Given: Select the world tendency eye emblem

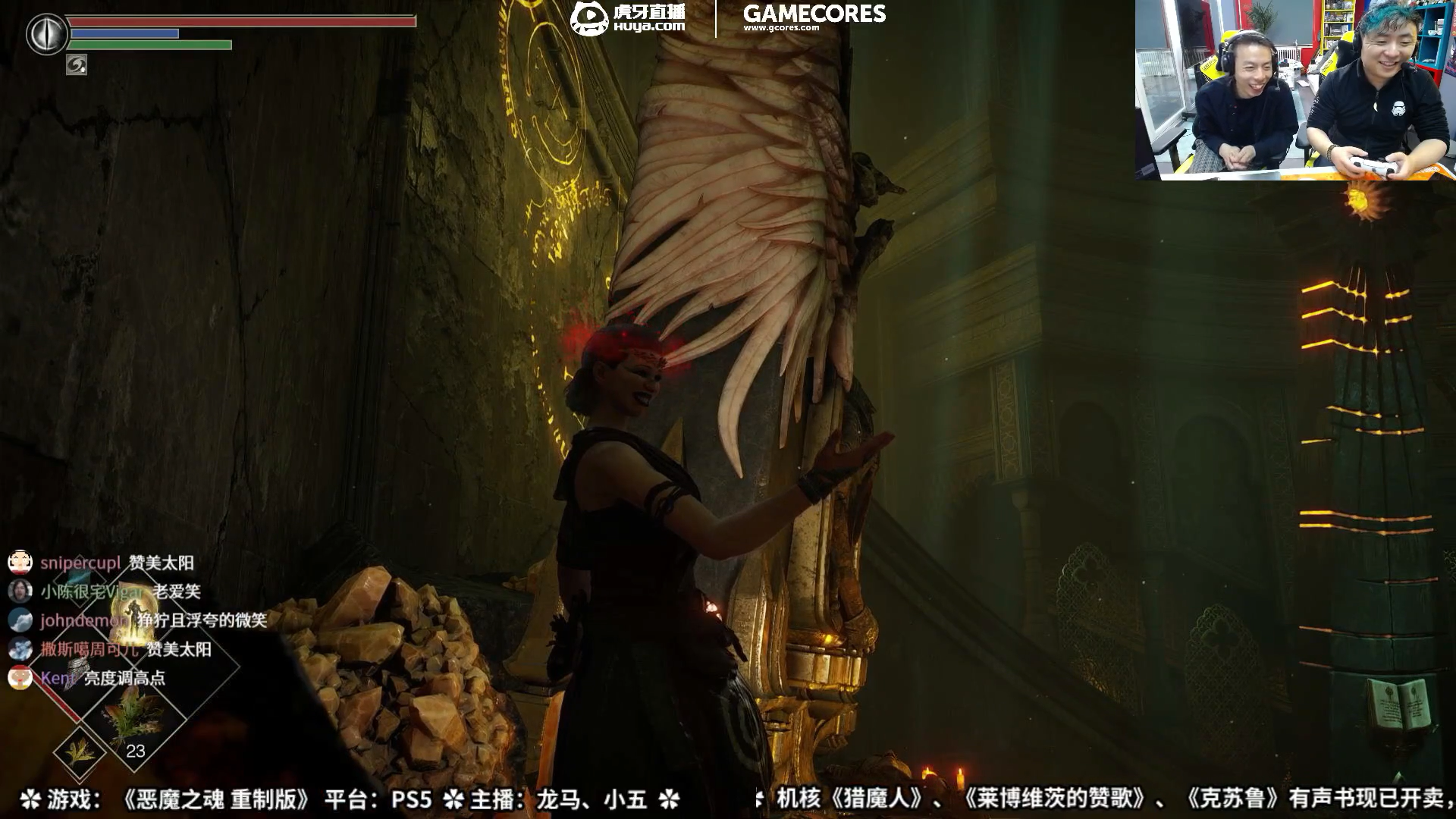Looking at the screenshot, I should [x=45, y=33].
